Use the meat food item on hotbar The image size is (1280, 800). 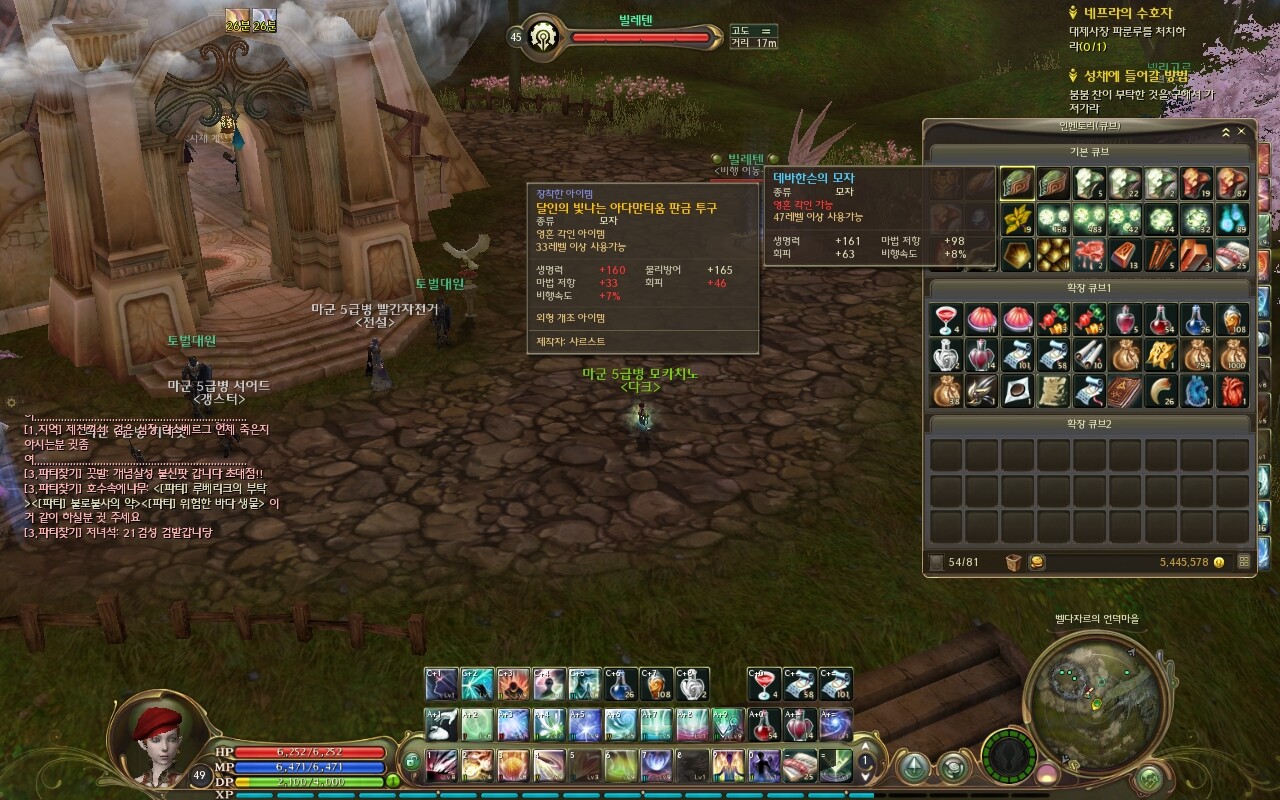[x=800, y=765]
